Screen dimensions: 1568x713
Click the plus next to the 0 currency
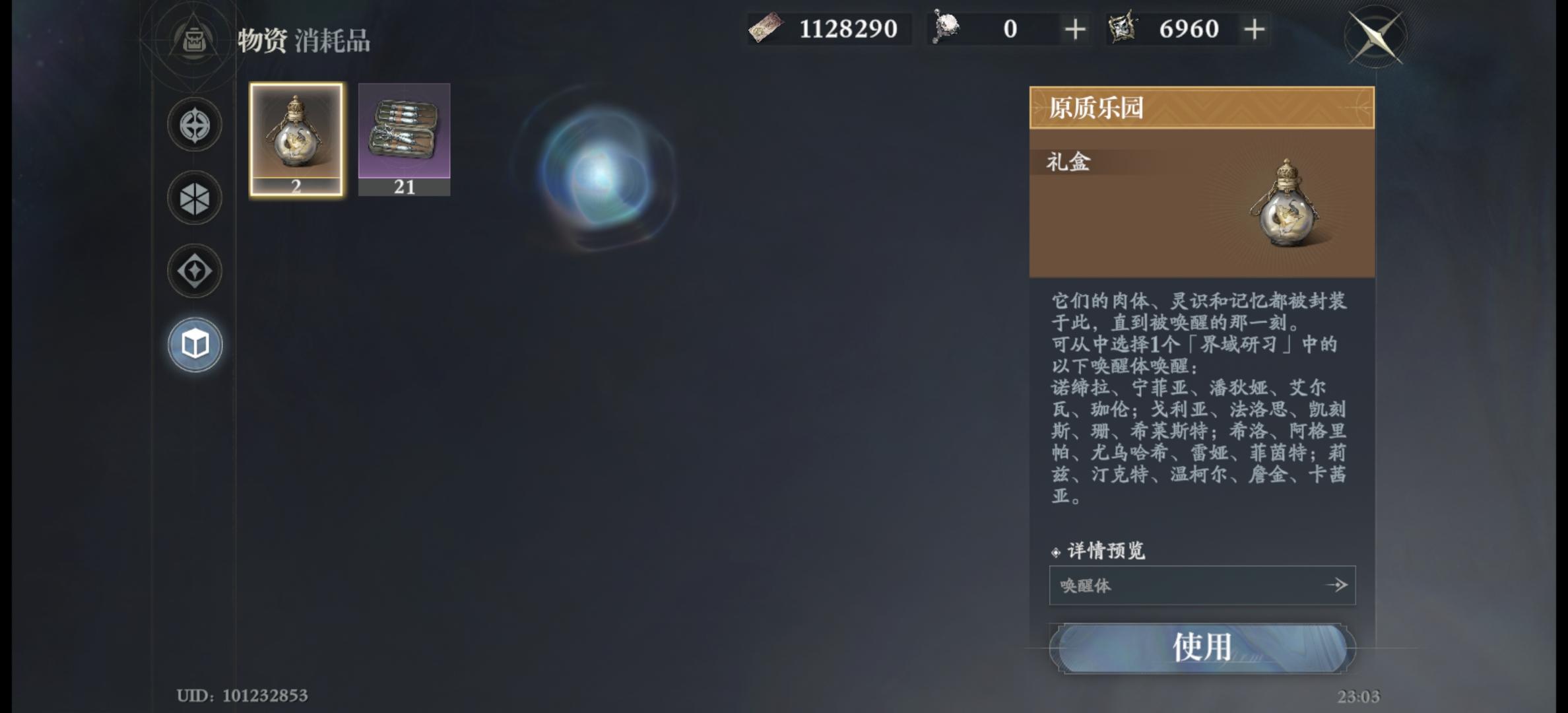coord(1074,28)
